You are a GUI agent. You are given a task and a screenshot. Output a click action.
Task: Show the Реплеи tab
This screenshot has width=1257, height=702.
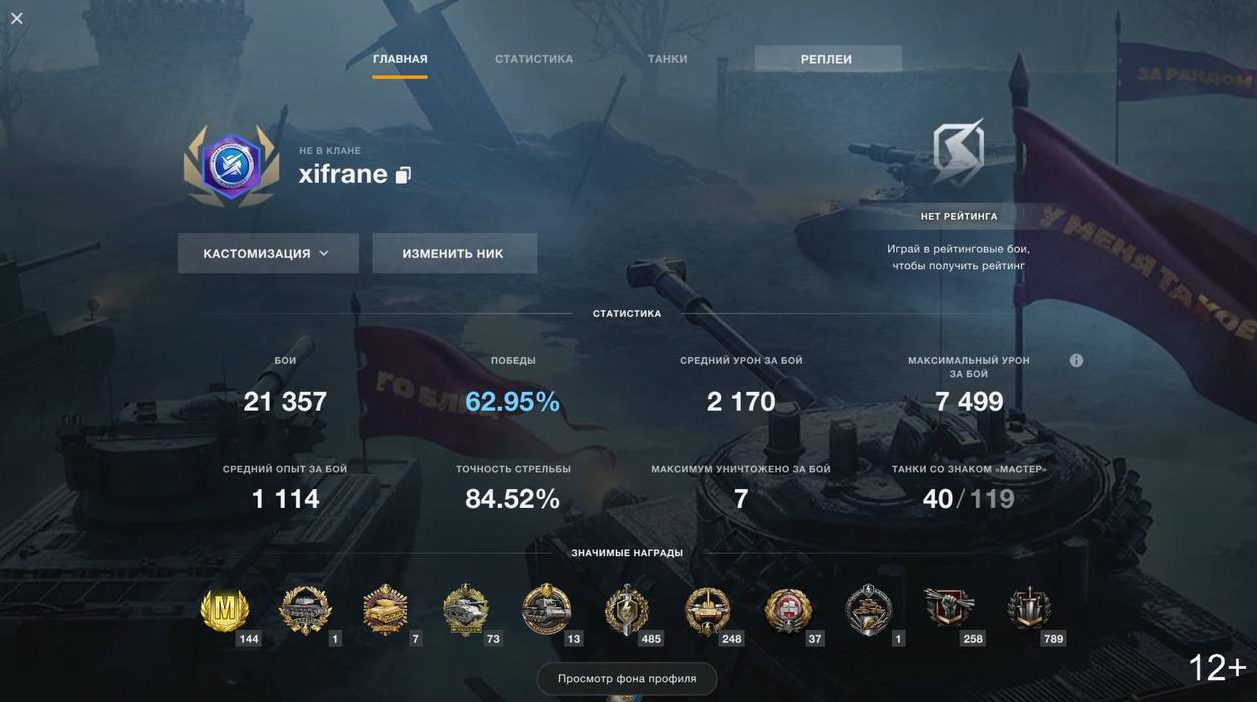pos(827,59)
